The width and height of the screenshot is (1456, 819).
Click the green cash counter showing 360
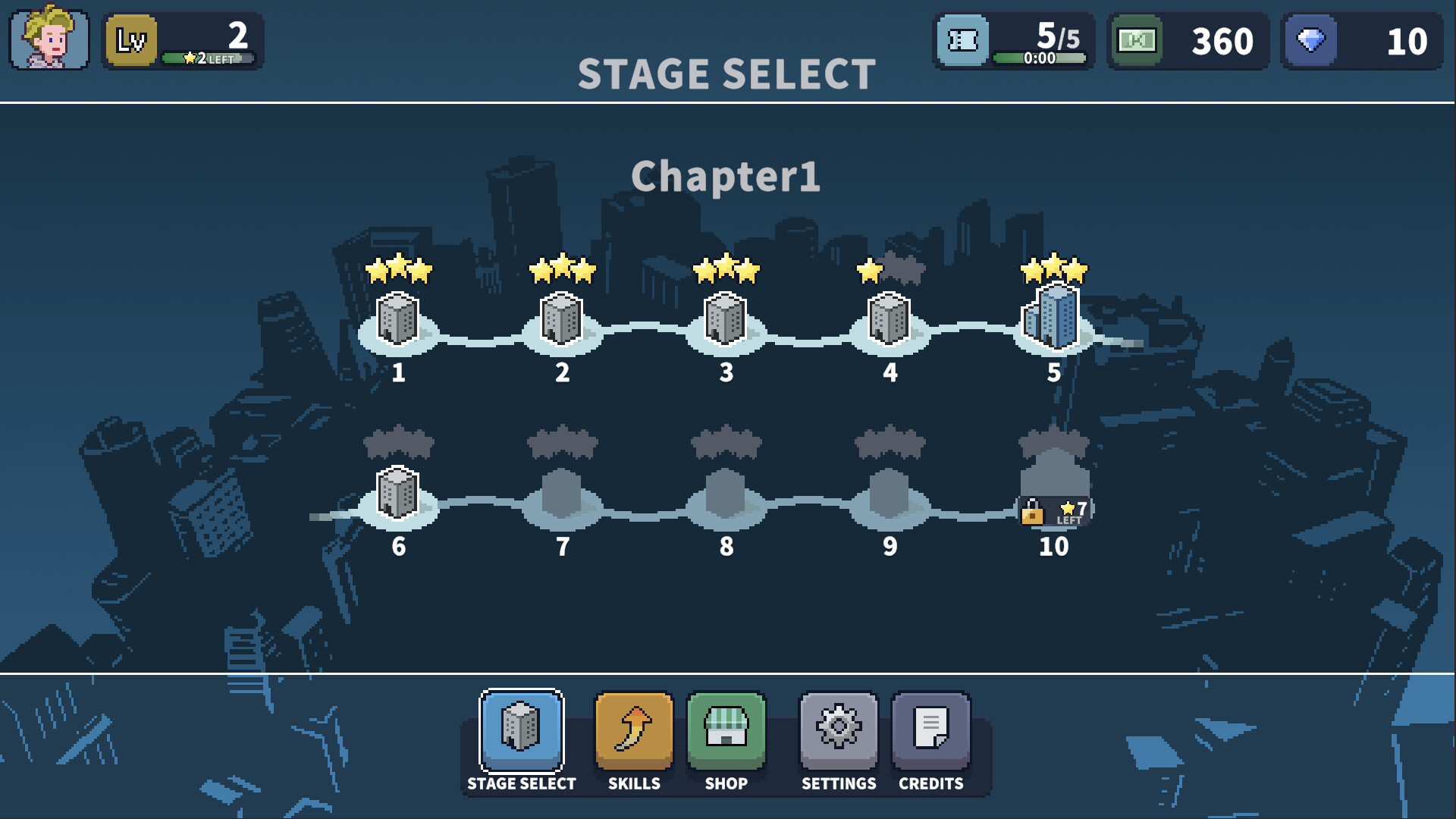tap(1187, 42)
